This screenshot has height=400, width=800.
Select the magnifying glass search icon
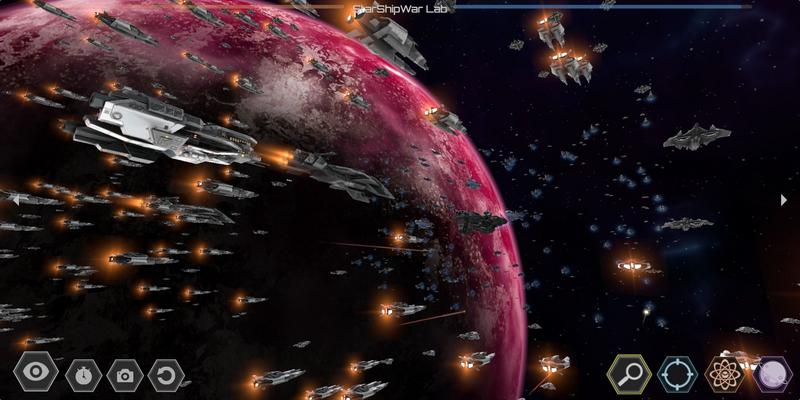629,374
